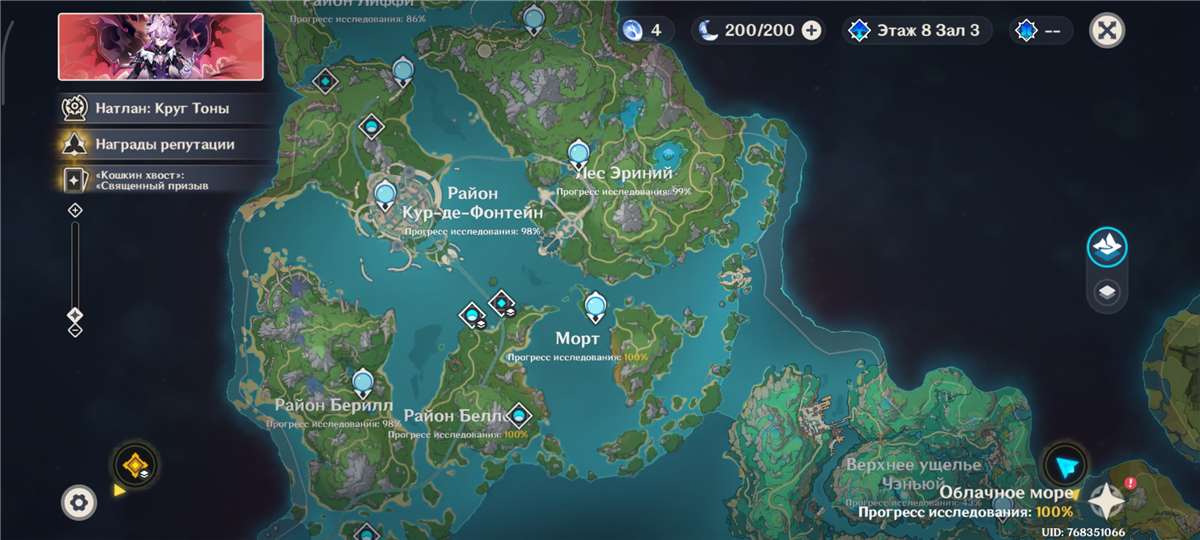Image resolution: width=1200 pixels, height=540 pixels.
Task: Open map settings gear icon
Action: pyautogui.click(x=78, y=502)
